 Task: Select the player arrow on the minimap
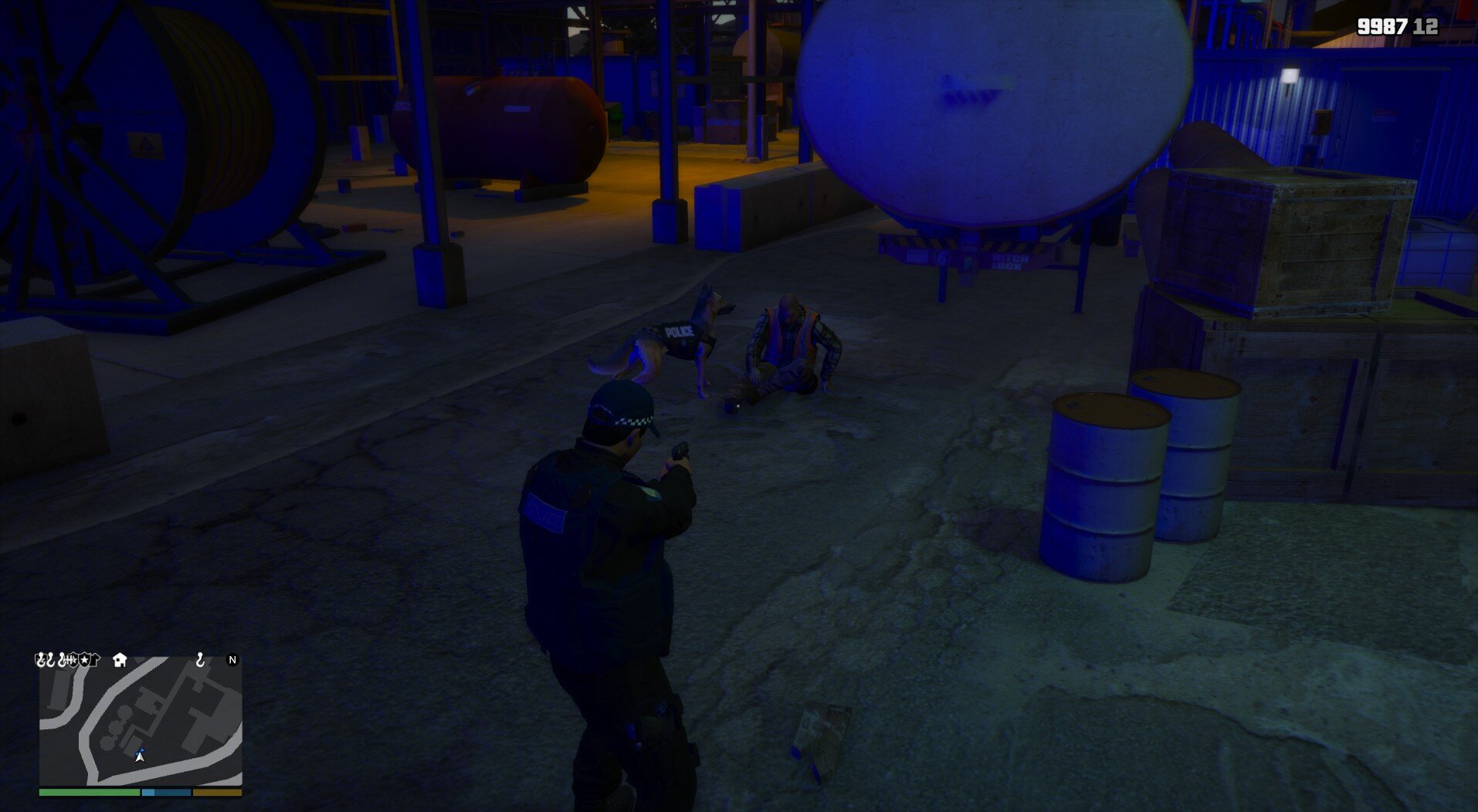[140, 756]
